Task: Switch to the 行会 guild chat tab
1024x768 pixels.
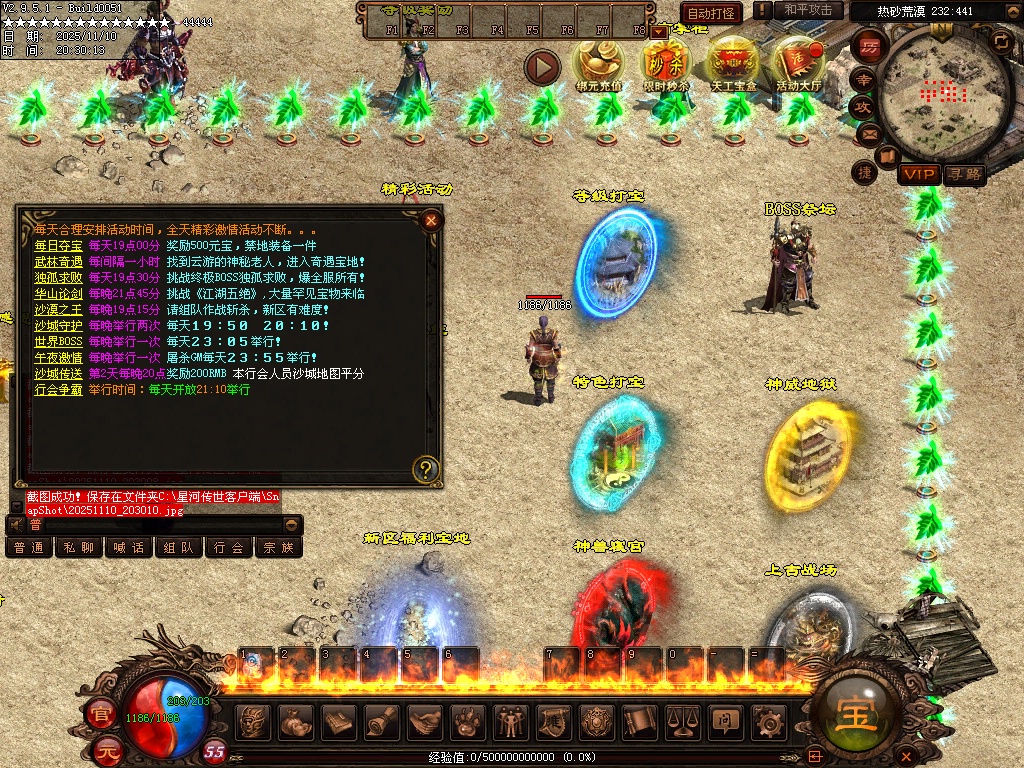Action: pyautogui.click(x=229, y=548)
